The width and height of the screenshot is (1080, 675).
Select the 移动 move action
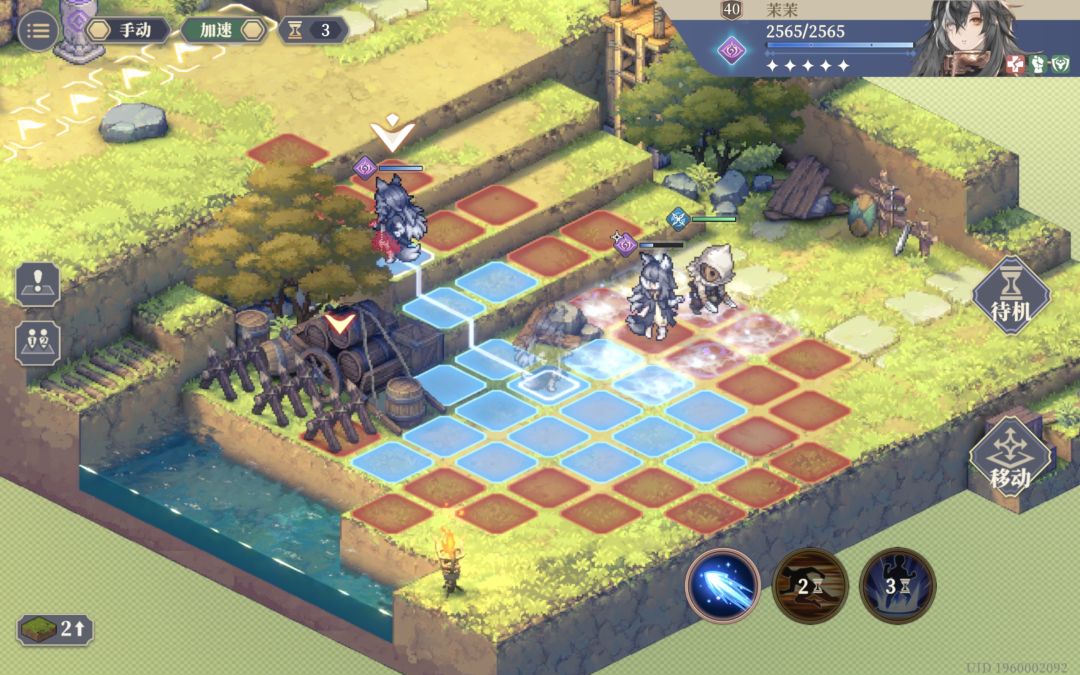[x=1010, y=458]
